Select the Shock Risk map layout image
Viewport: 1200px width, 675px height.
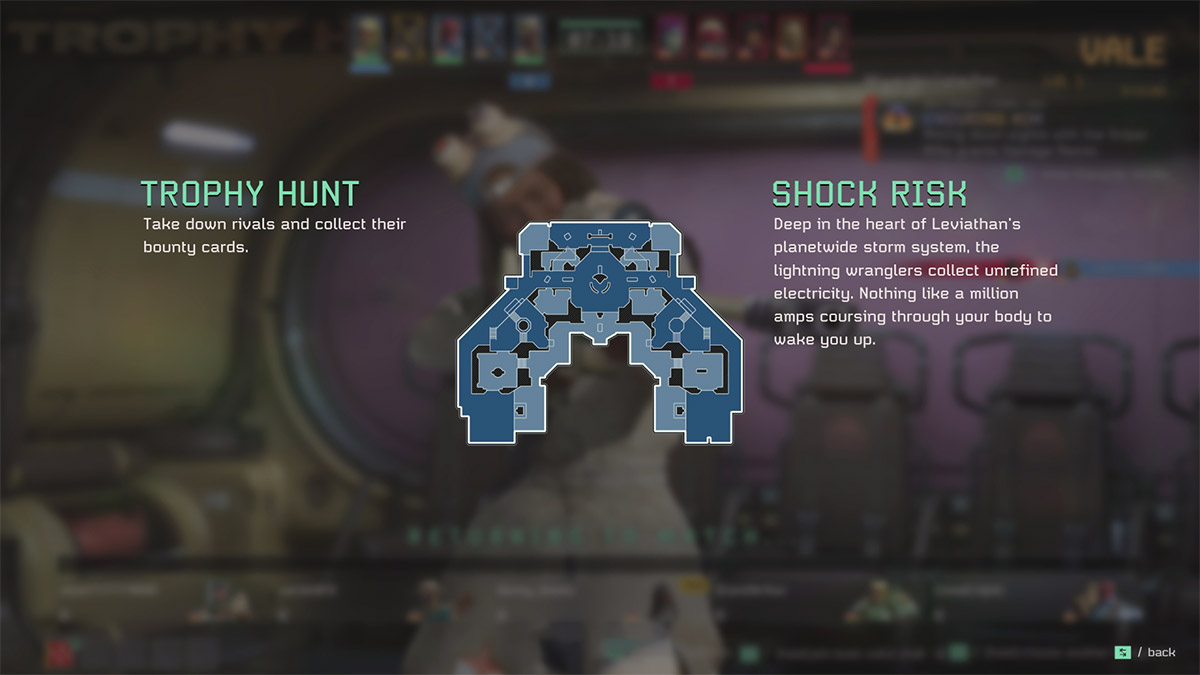coord(599,331)
